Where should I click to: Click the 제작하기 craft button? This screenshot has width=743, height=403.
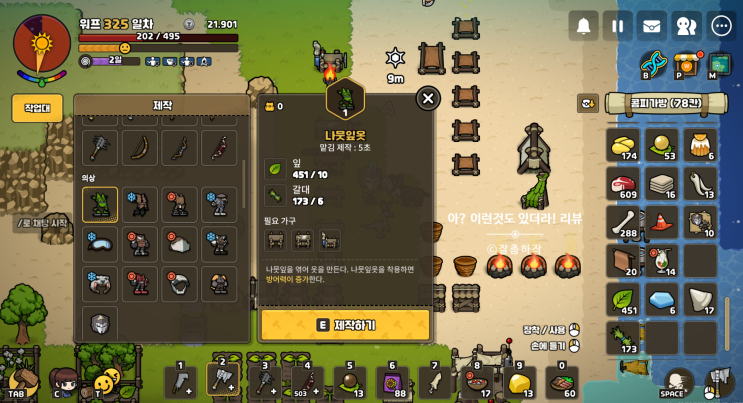click(x=345, y=325)
